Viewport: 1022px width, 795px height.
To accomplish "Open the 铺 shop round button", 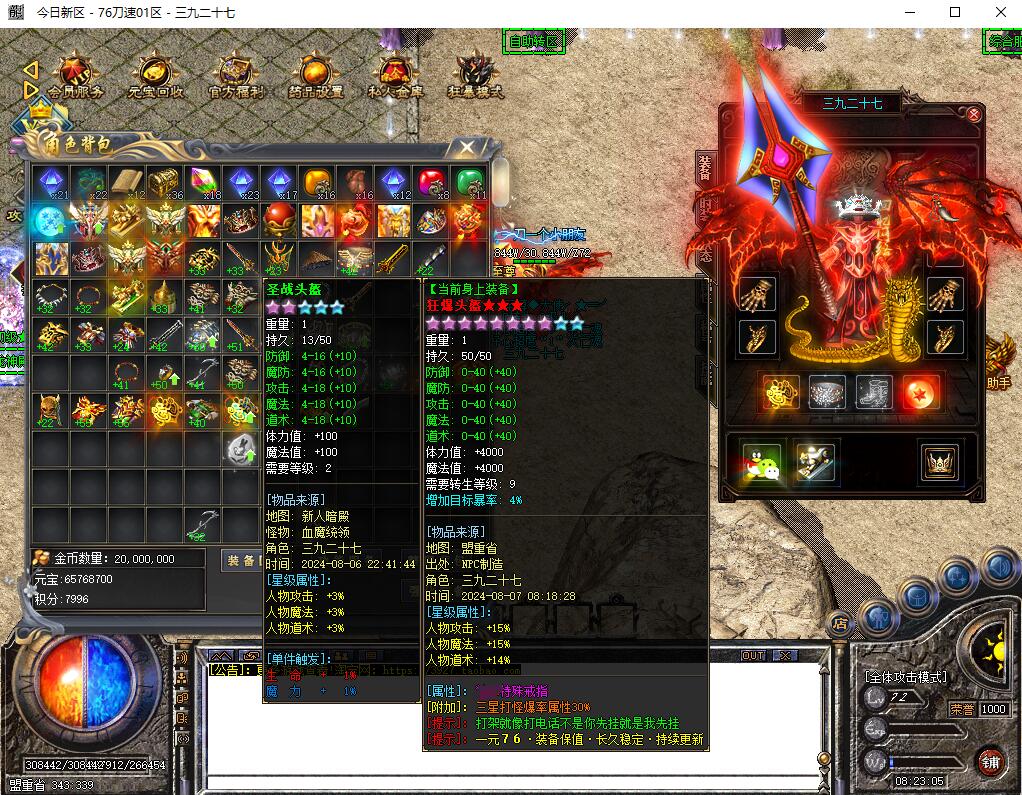I will (x=991, y=759).
